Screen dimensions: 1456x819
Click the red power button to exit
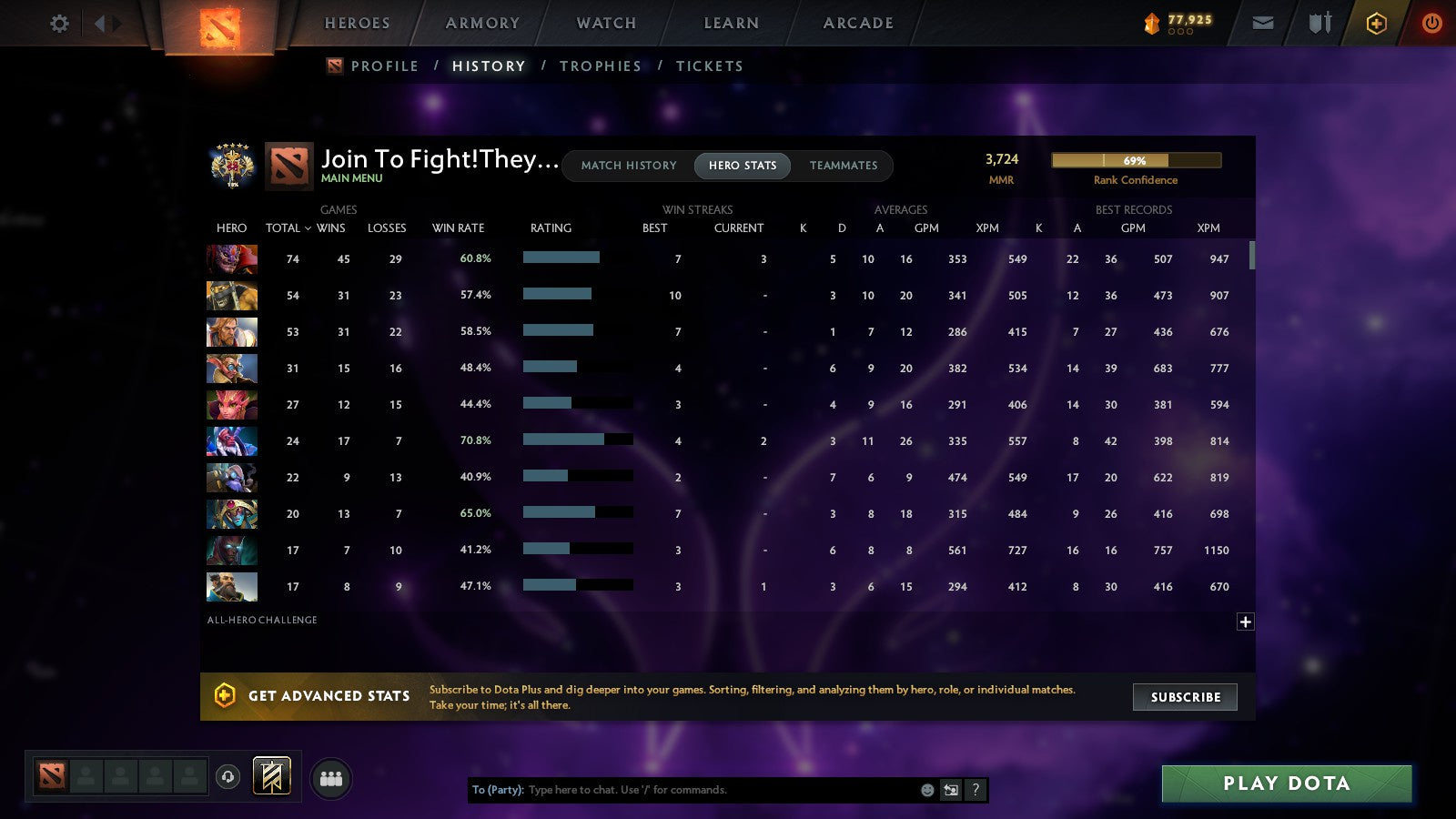(1431, 23)
